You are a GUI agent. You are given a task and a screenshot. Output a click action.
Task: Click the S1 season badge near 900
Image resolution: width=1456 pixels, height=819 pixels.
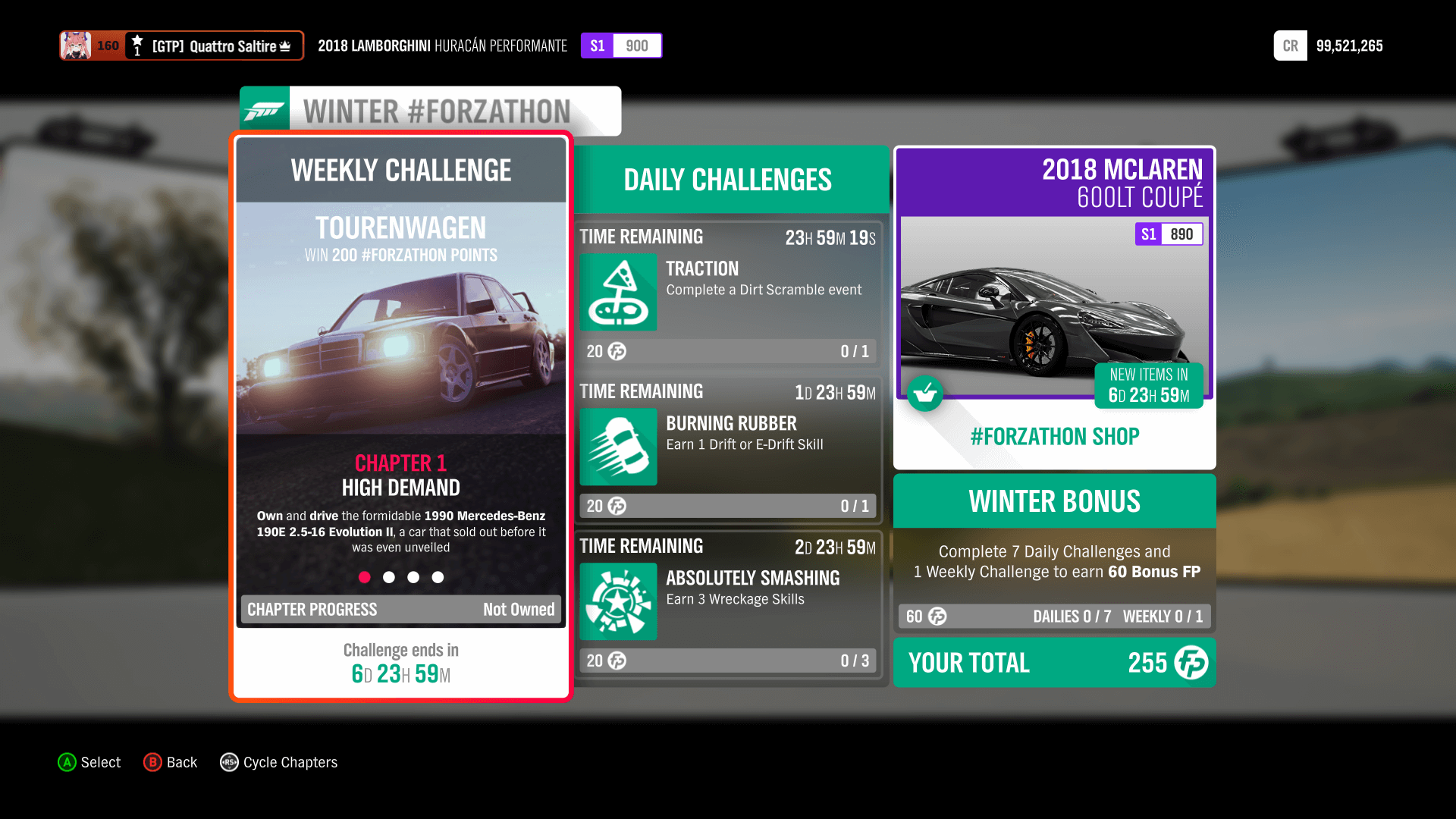598,45
